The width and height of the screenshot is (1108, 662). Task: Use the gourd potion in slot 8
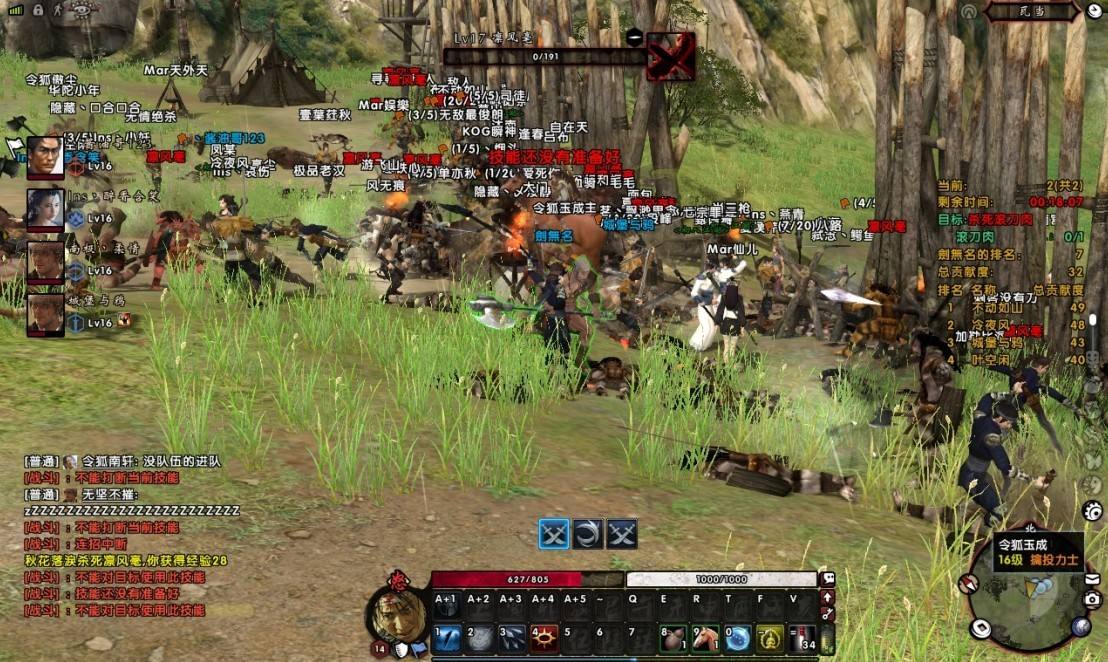674,638
